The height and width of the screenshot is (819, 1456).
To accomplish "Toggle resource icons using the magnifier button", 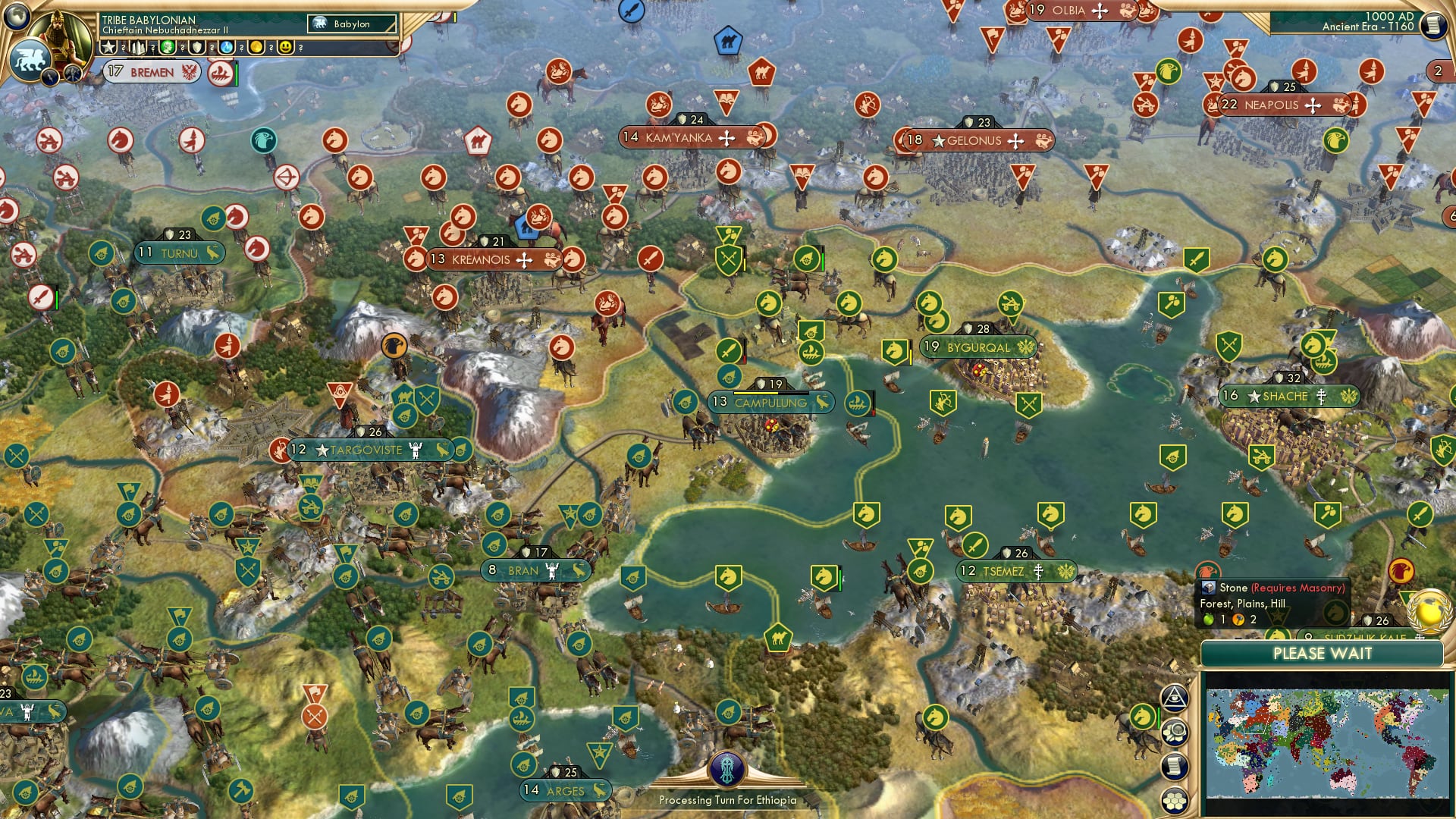I will pos(1174,732).
